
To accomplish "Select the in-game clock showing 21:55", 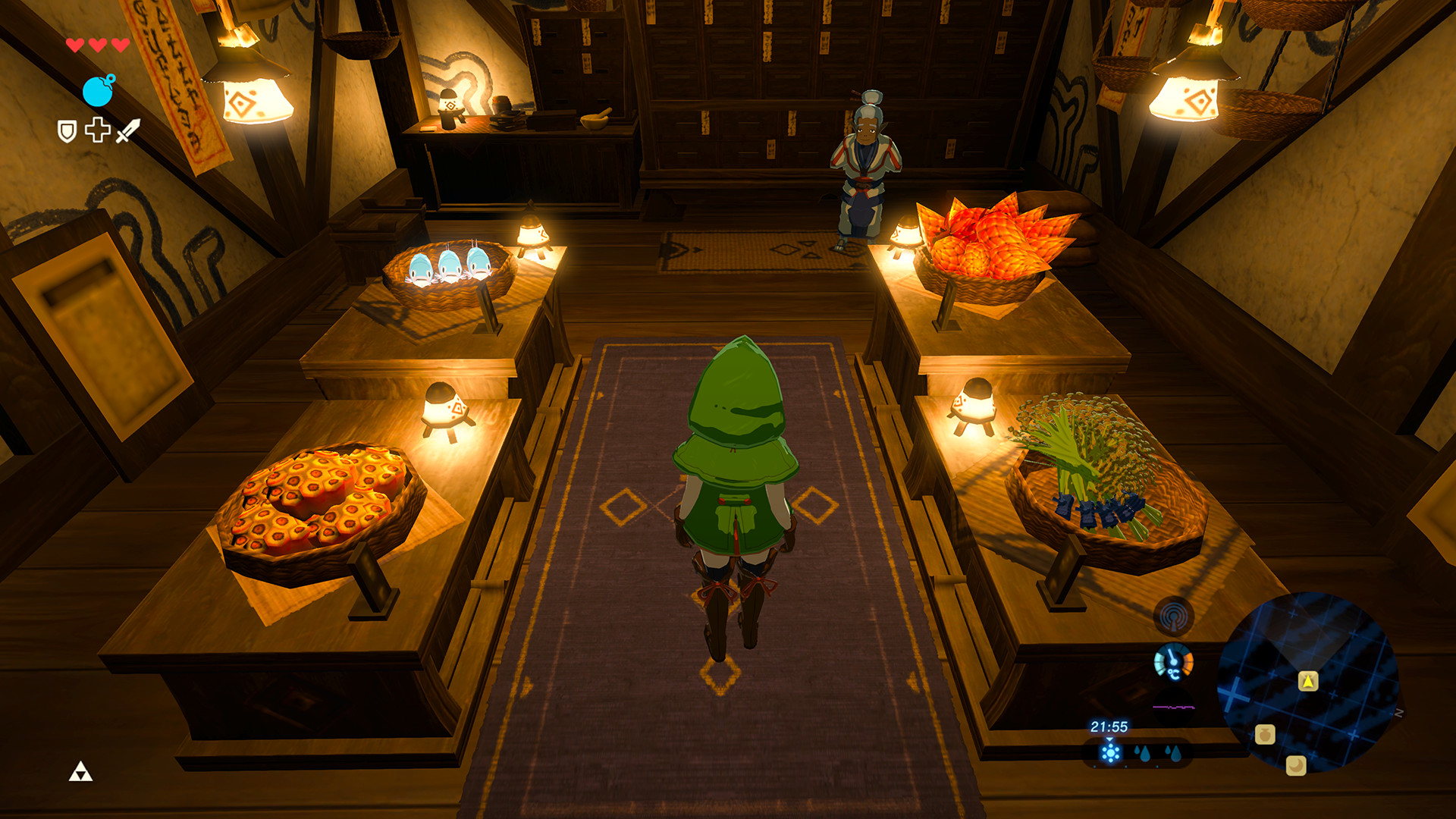I will point(1109,727).
